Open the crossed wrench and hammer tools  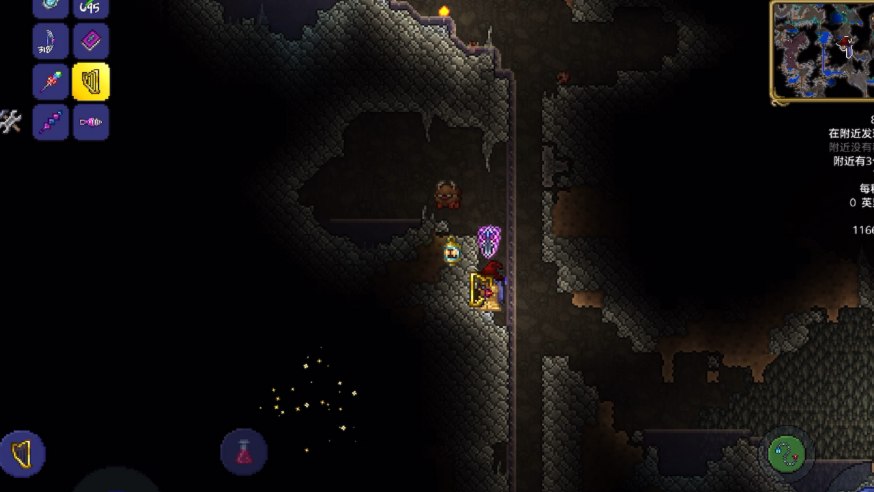pos(11,121)
